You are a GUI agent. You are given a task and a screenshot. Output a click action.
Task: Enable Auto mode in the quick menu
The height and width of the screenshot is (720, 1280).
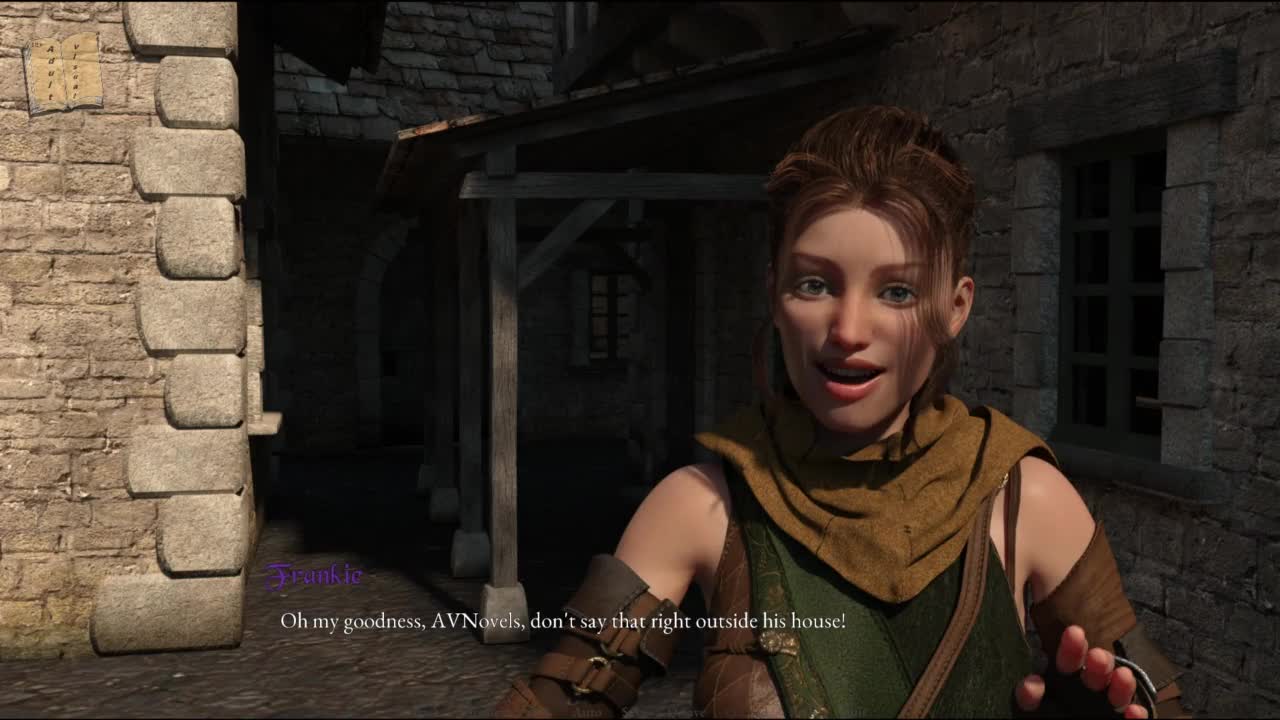click(589, 712)
